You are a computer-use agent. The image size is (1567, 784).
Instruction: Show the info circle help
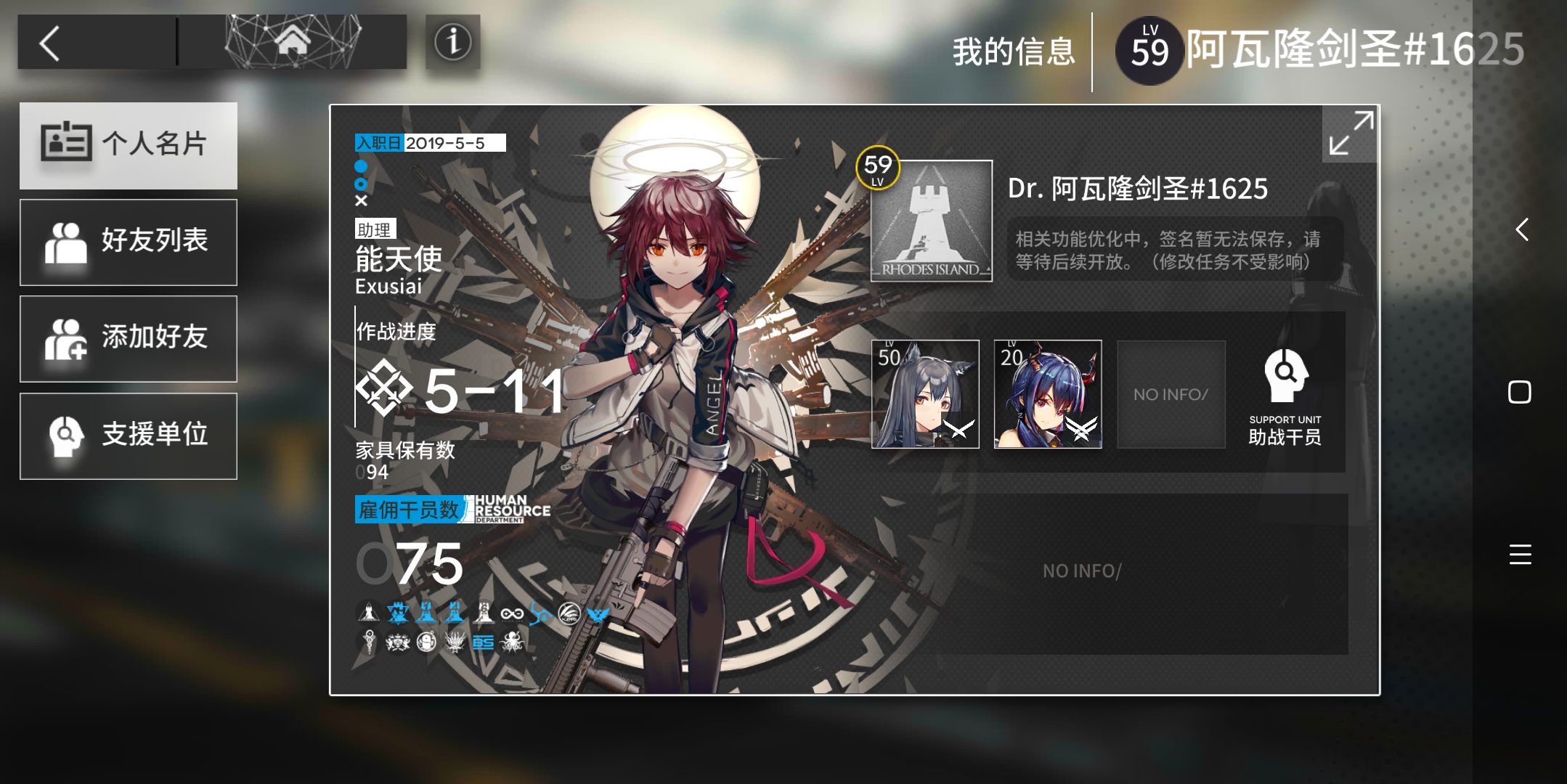pyautogui.click(x=452, y=42)
